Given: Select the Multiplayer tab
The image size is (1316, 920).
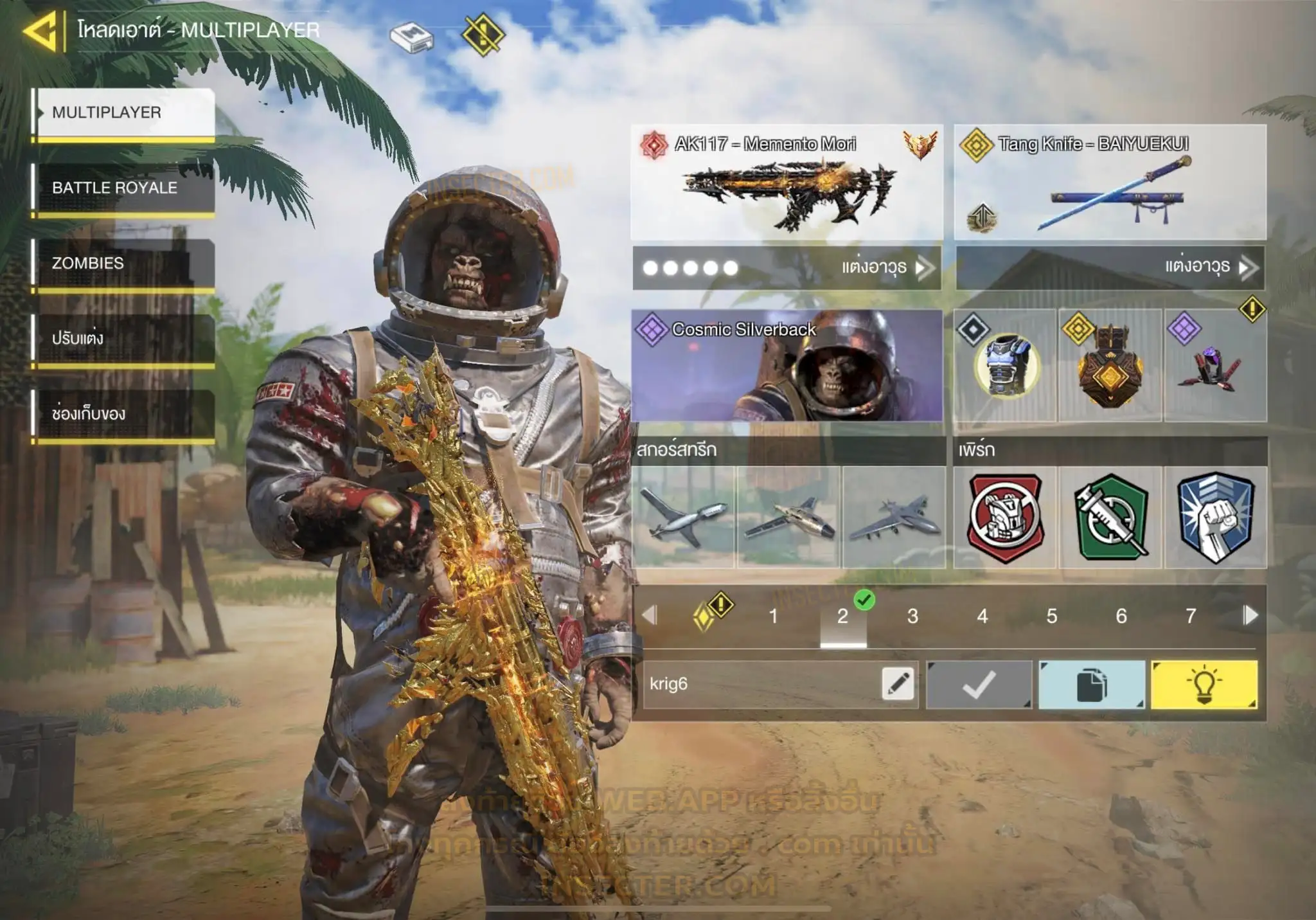Looking at the screenshot, I should point(123,113).
